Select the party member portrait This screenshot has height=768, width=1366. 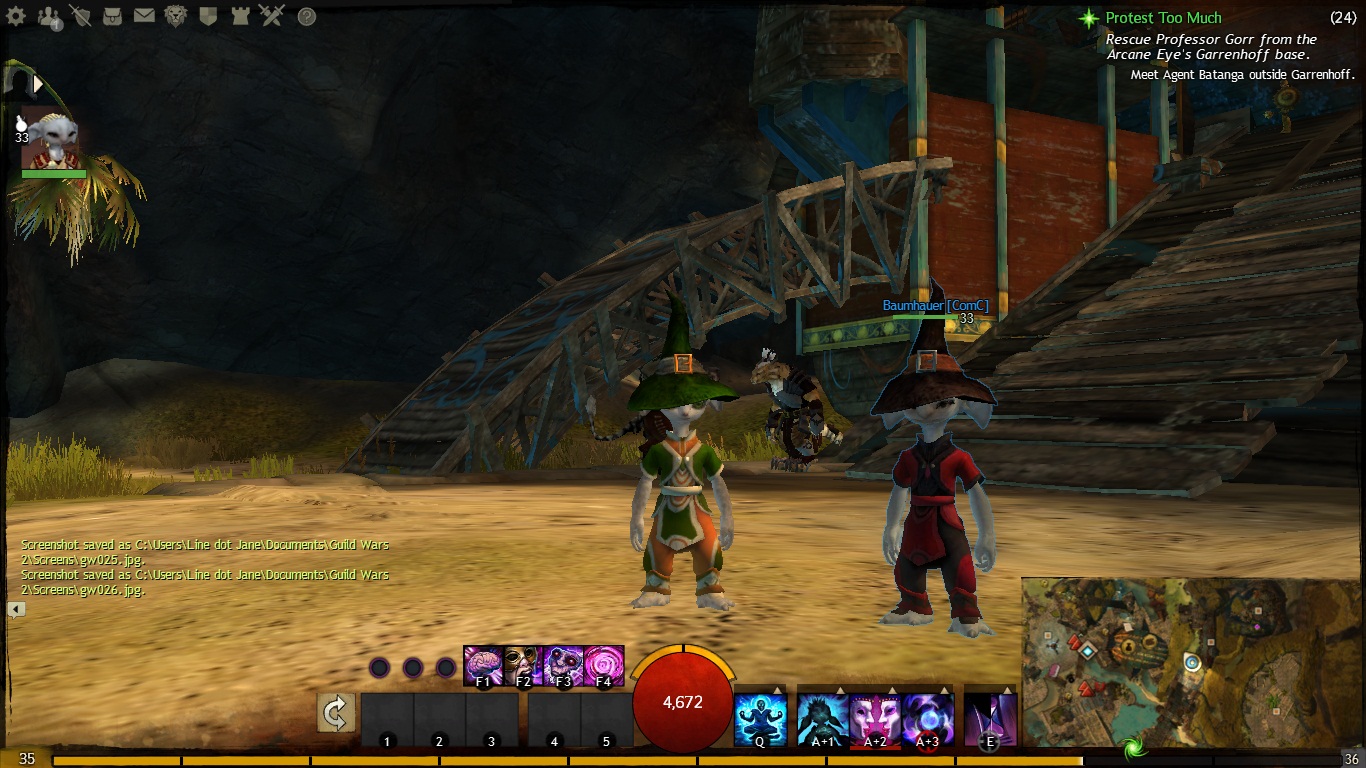coord(52,140)
